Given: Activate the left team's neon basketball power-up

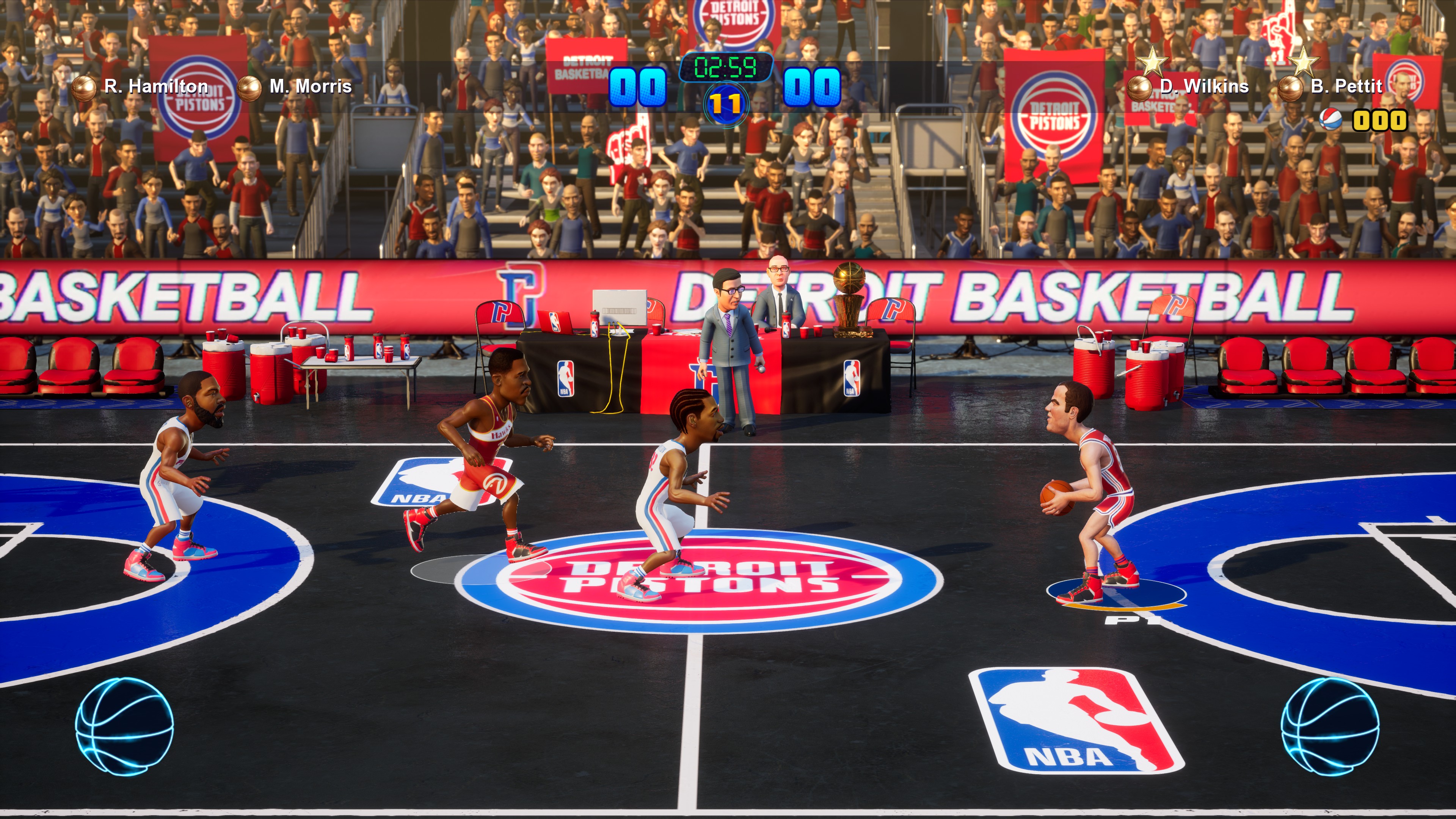Looking at the screenshot, I should click(x=124, y=726).
